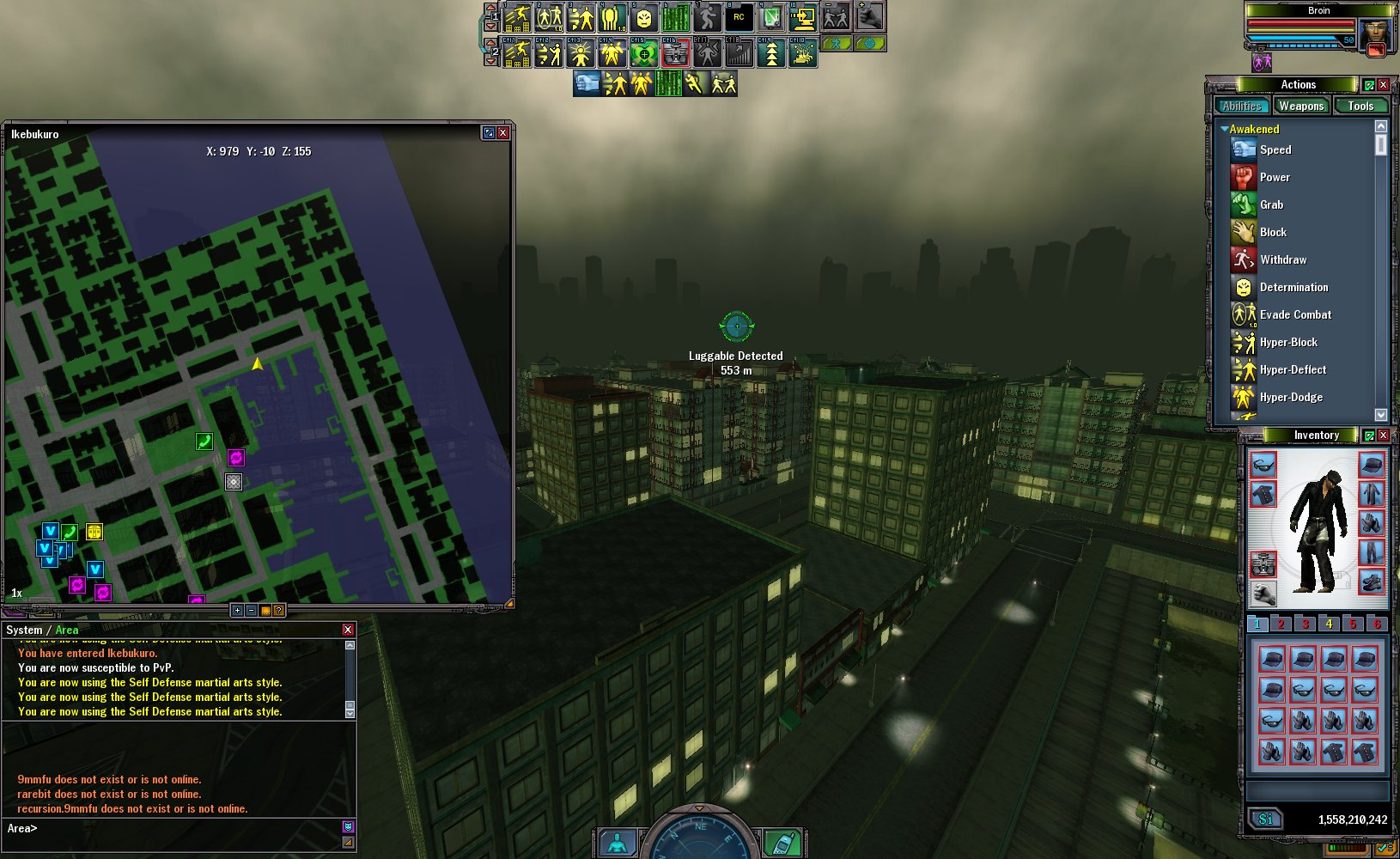Click the green phone hardline map marker

point(204,442)
